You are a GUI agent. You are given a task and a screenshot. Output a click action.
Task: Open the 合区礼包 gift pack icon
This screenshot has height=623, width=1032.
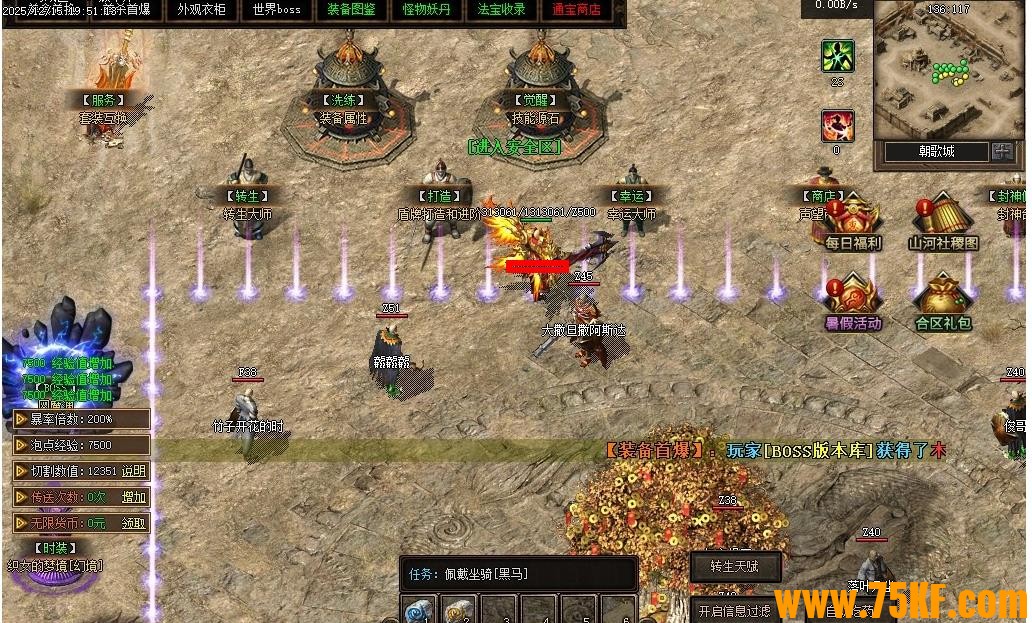click(943, 299)
